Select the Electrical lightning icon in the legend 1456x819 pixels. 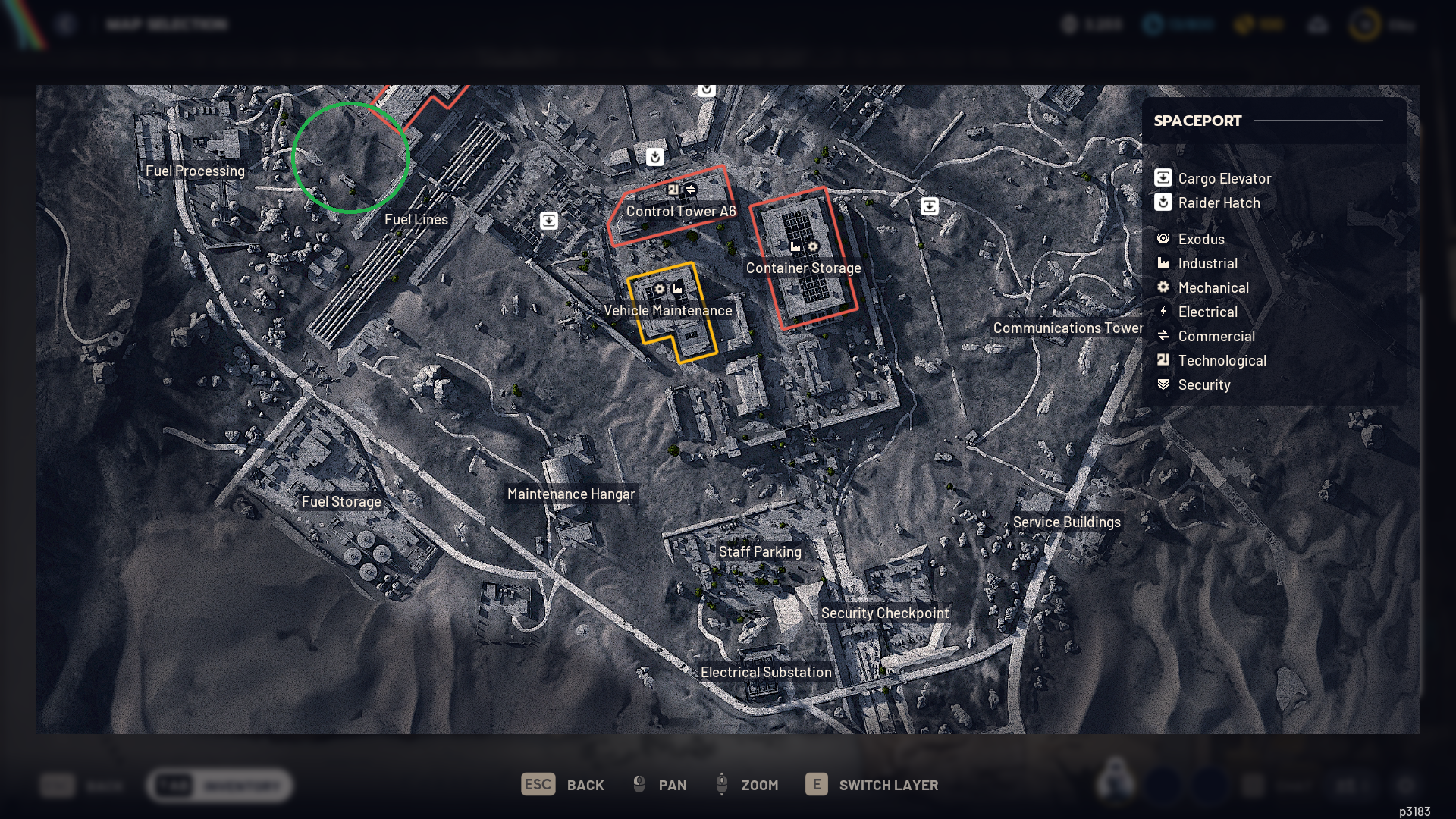coord(1165,312)
